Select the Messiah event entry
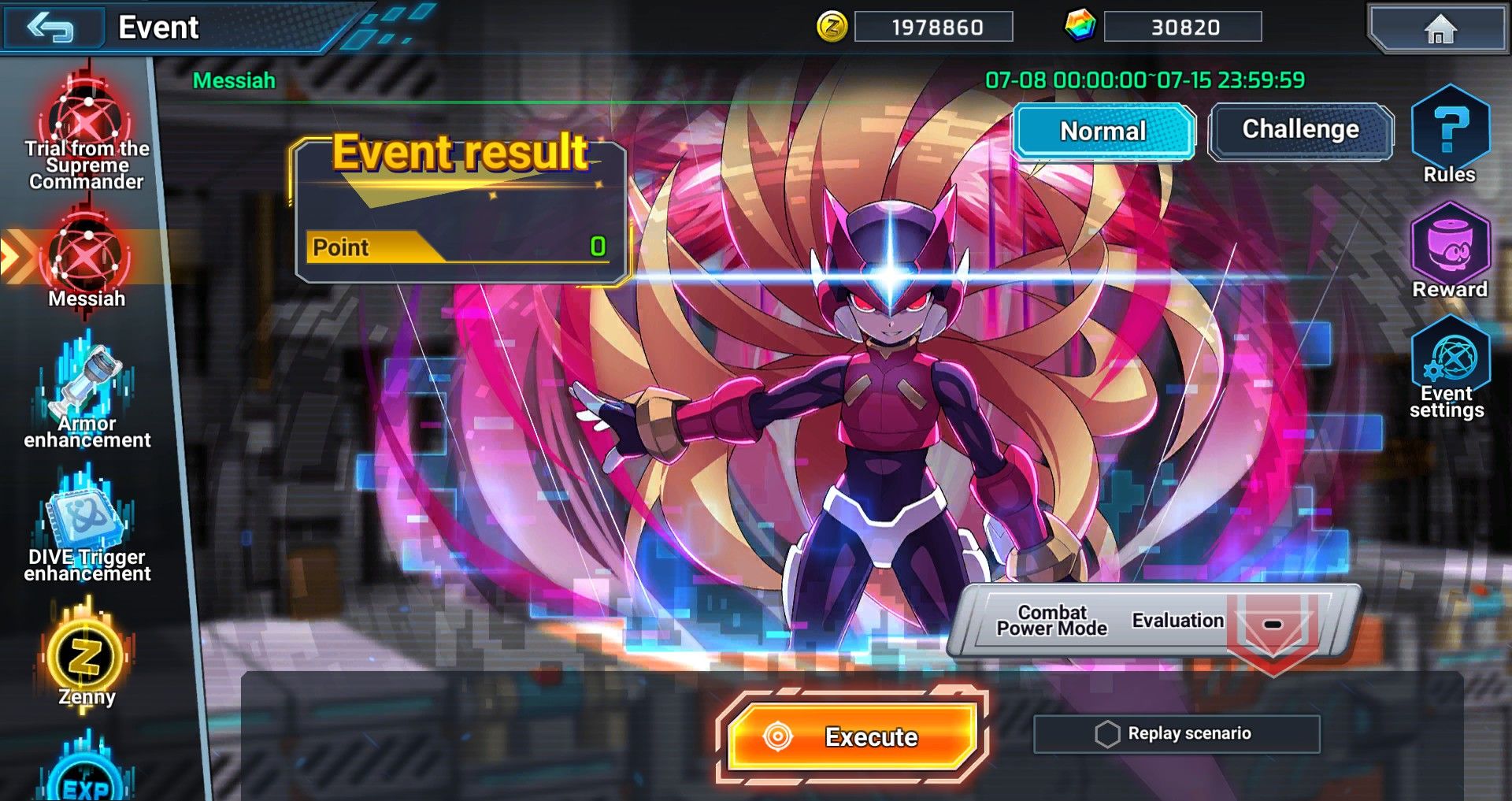Viewport: 1512px width, 801px height. [87, 264]
